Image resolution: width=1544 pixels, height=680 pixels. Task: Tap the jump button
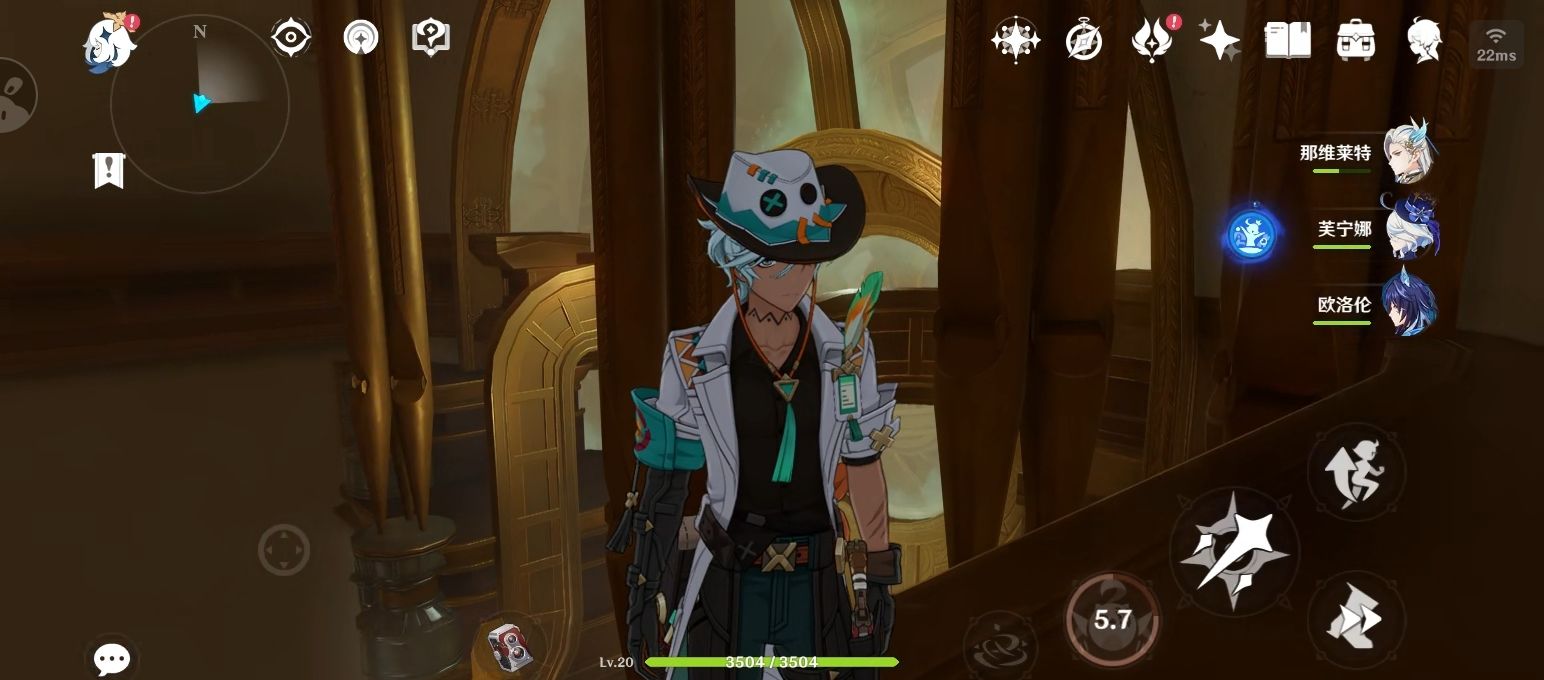pos(1355,471)
